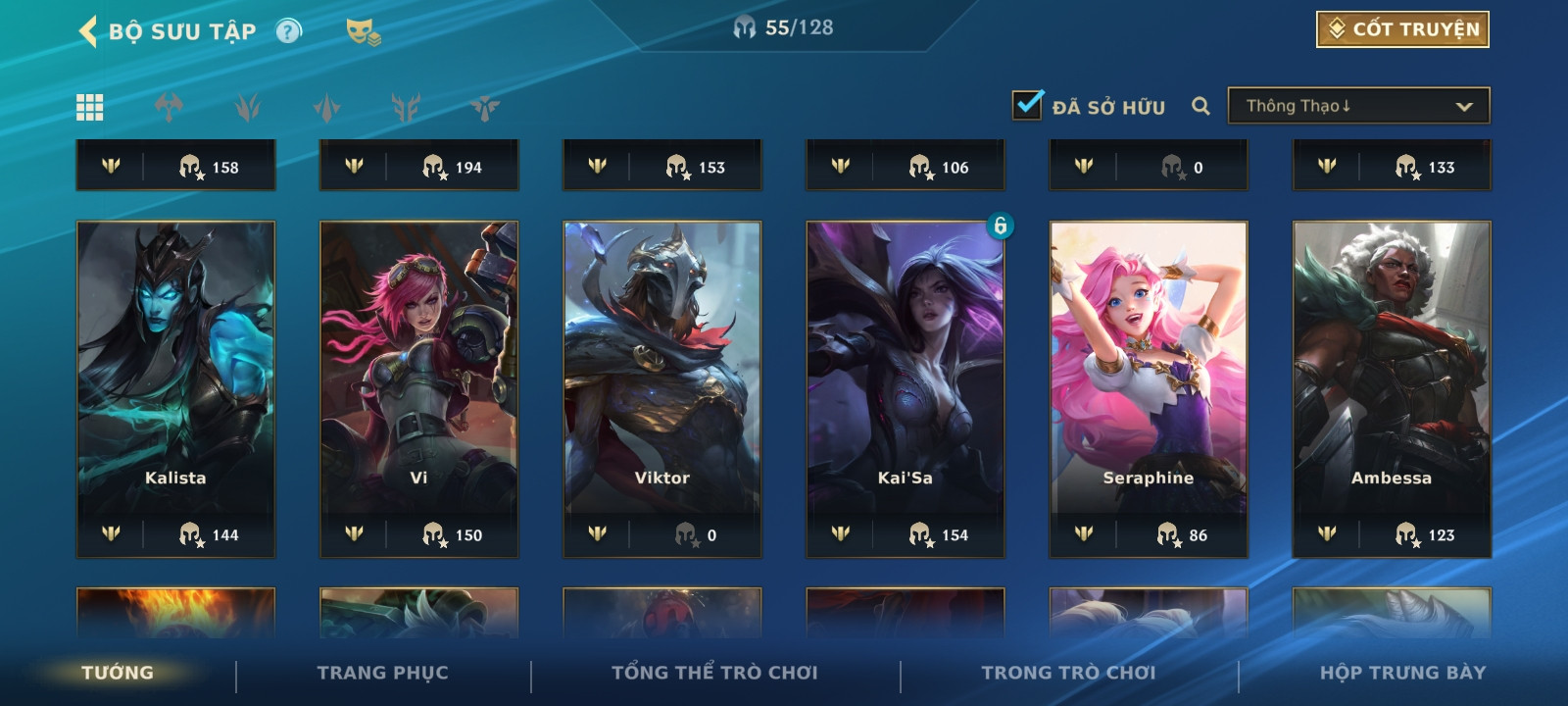Viewport: 1568px width, 706px height.
Task: Expand the Thông Thạo sort dropdown
Action: (1358, 106)
